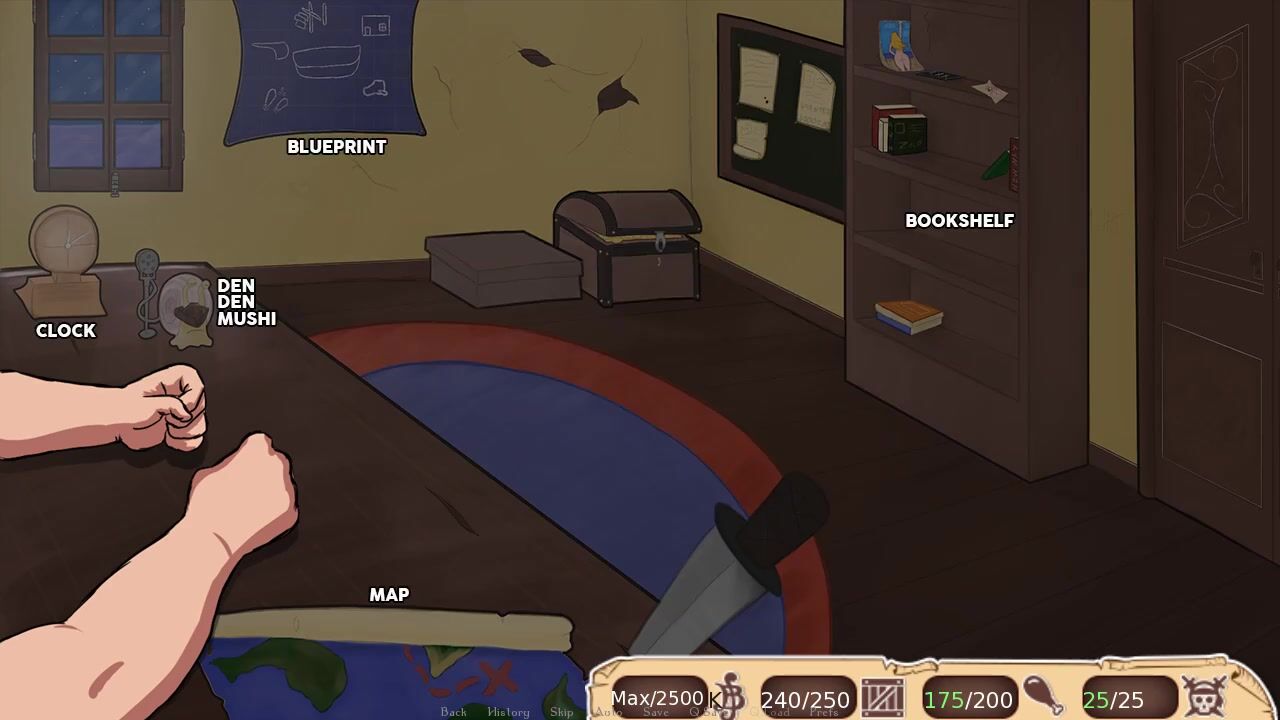This screenshot has width=1280, height=720.
Task: Open the Blueprint hotspot on the wall
Action: pyautogui.click(x=327, y=75)
